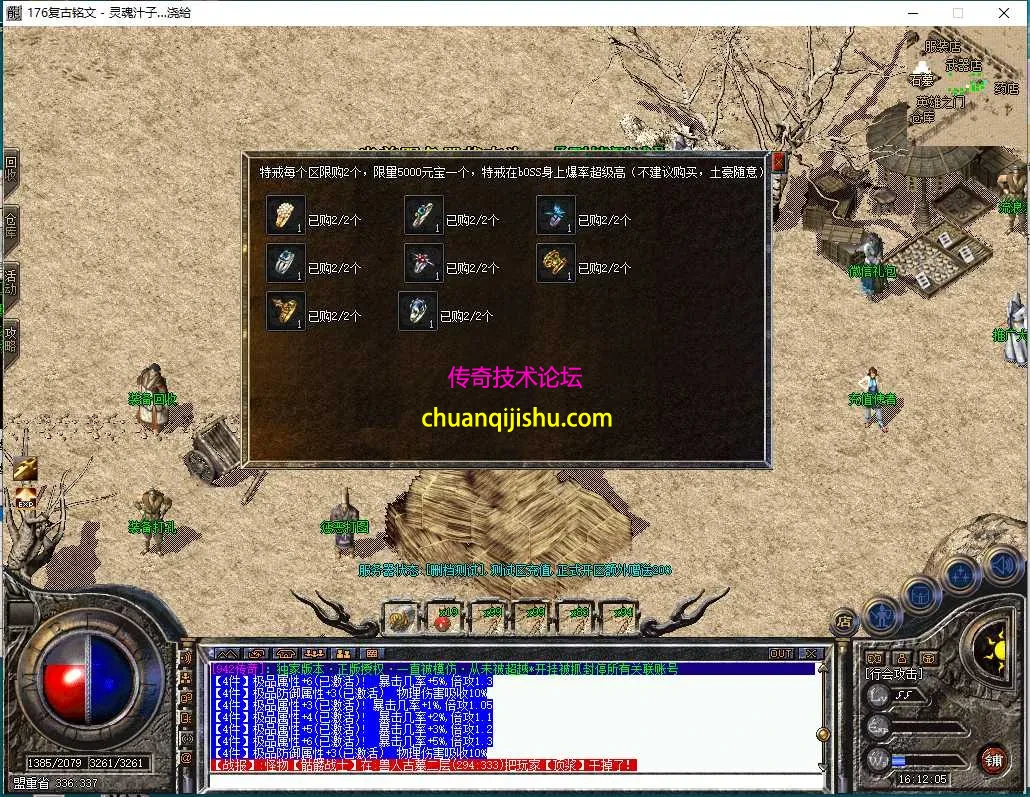
Task: Open the 回收 recycle side tab
Action: click(x=10, y=171)
